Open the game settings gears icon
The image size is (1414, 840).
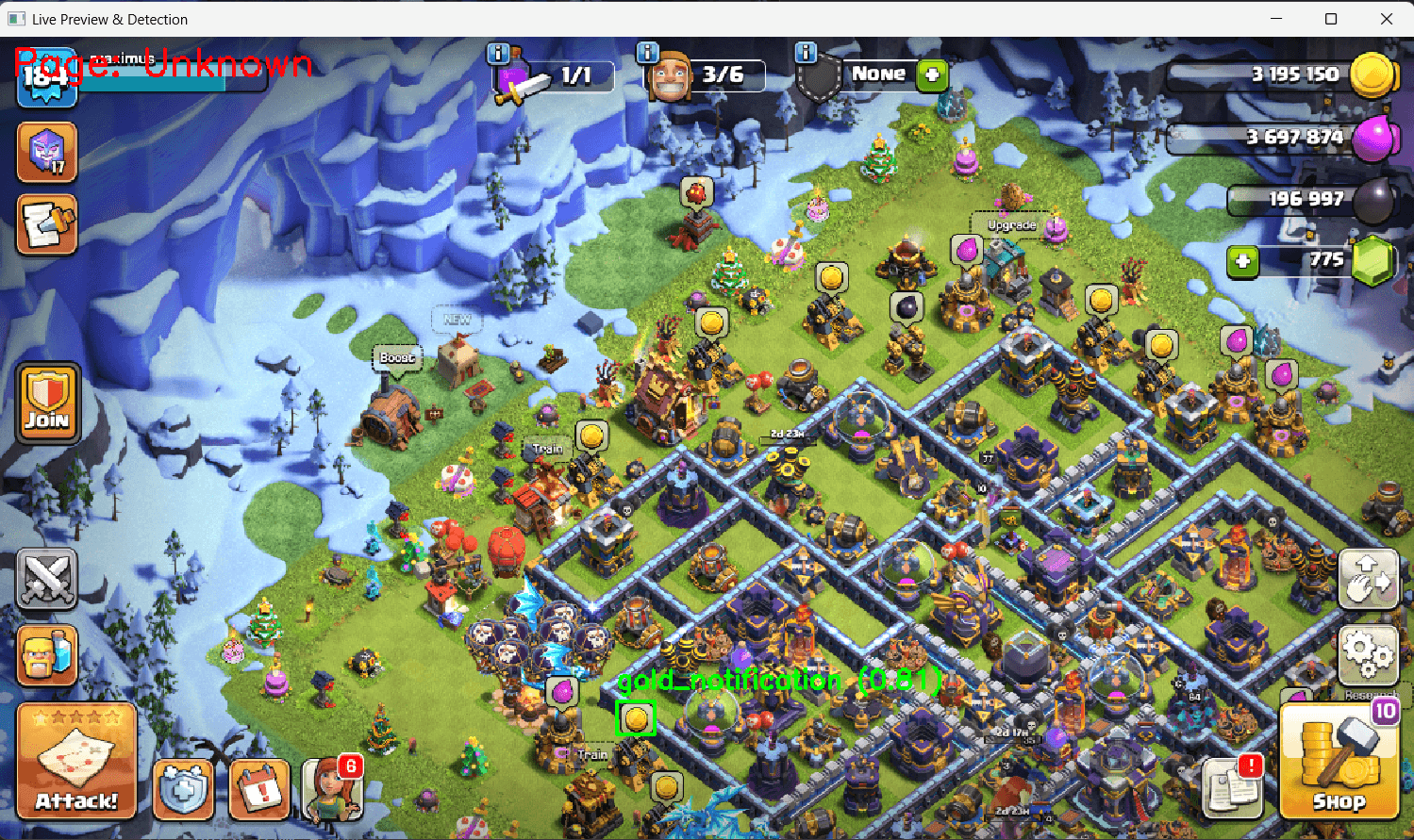click(1368, 653)
